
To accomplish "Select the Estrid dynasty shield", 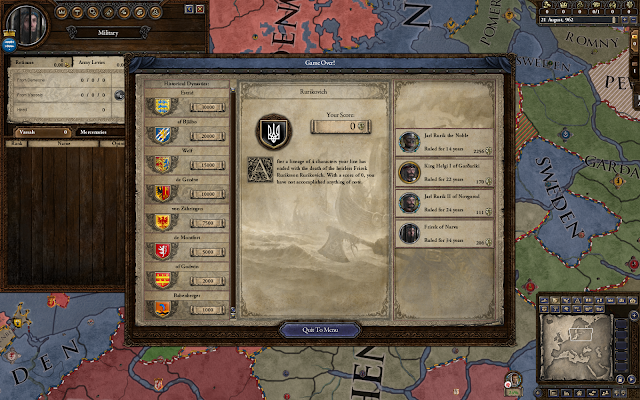I will point(161,106).
